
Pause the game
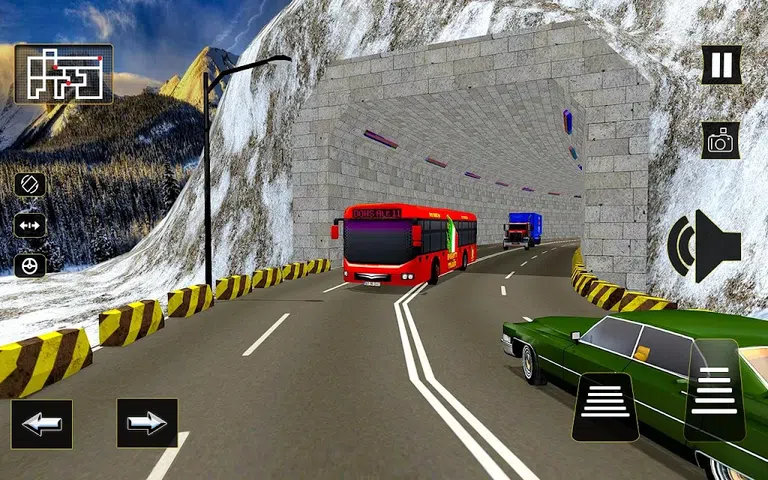[720, 66]
